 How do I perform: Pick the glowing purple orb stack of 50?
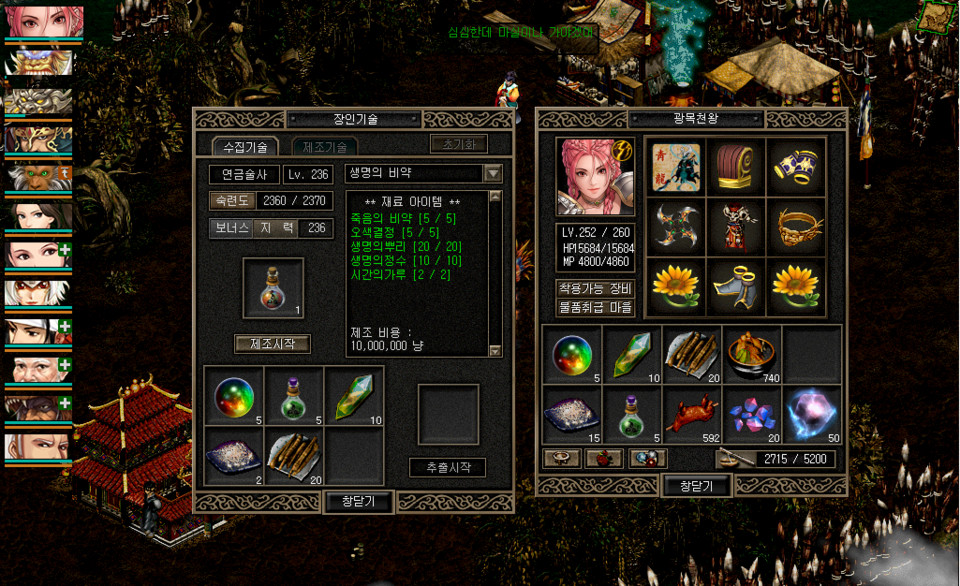click(x=811, y=413)
